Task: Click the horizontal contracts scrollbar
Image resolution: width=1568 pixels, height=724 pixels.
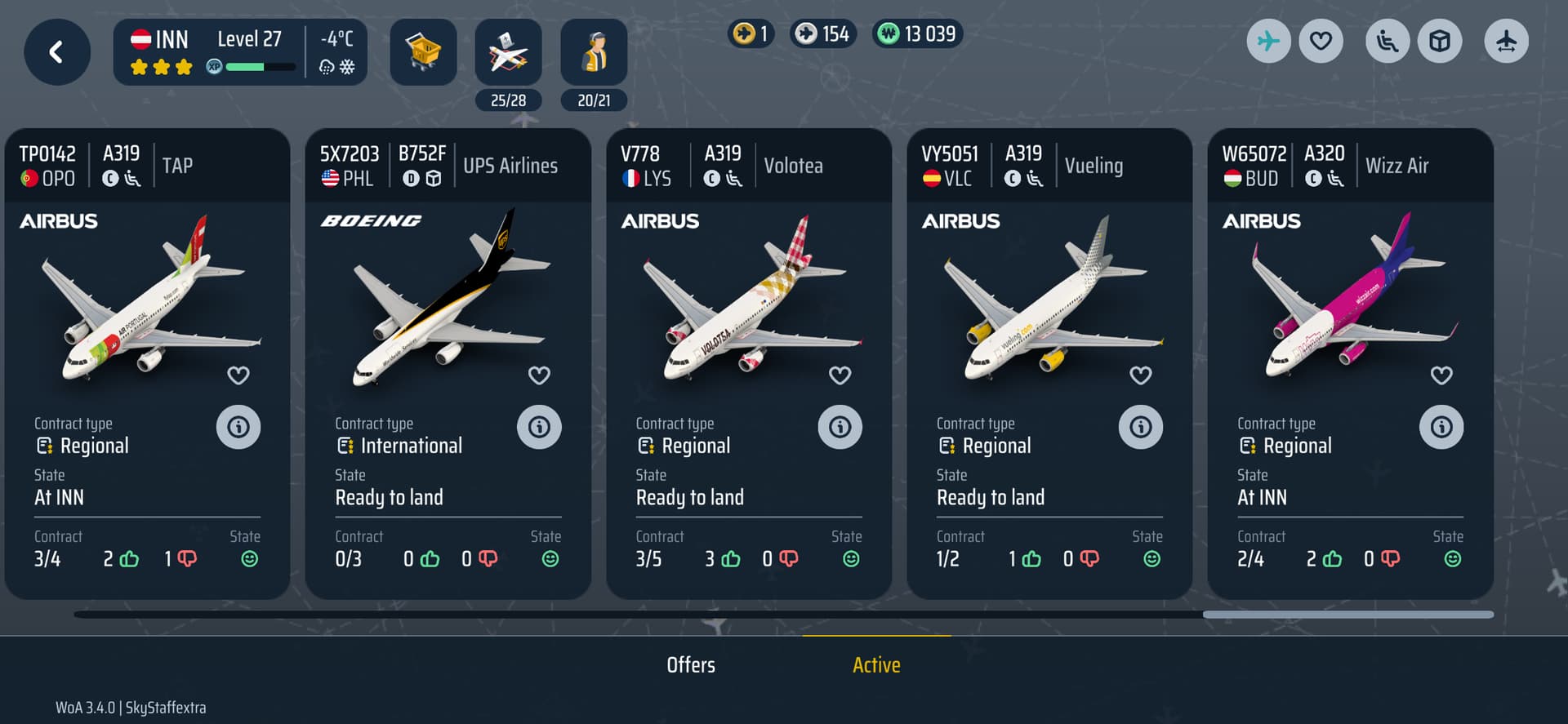Action: [1347, 615]
